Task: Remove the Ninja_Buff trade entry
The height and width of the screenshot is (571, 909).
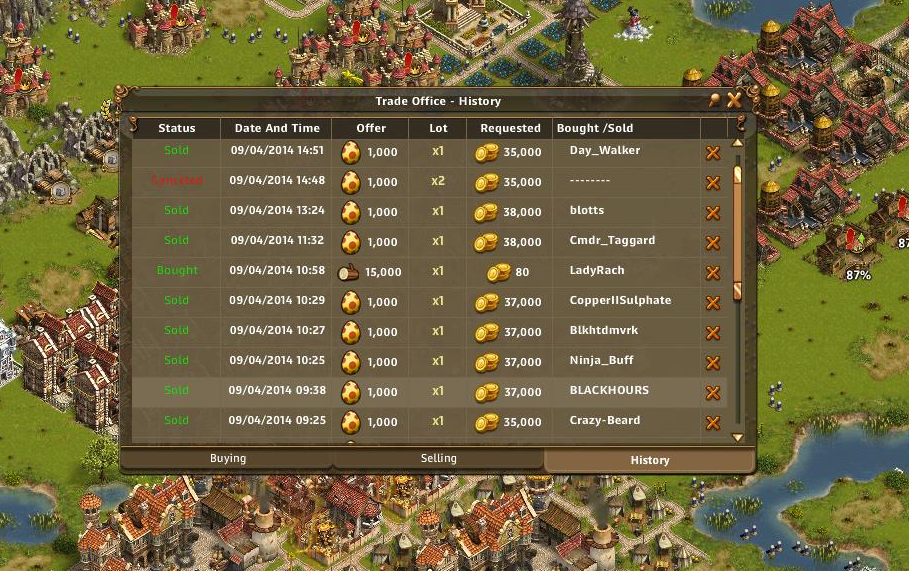Action: (x=713, y=363)
